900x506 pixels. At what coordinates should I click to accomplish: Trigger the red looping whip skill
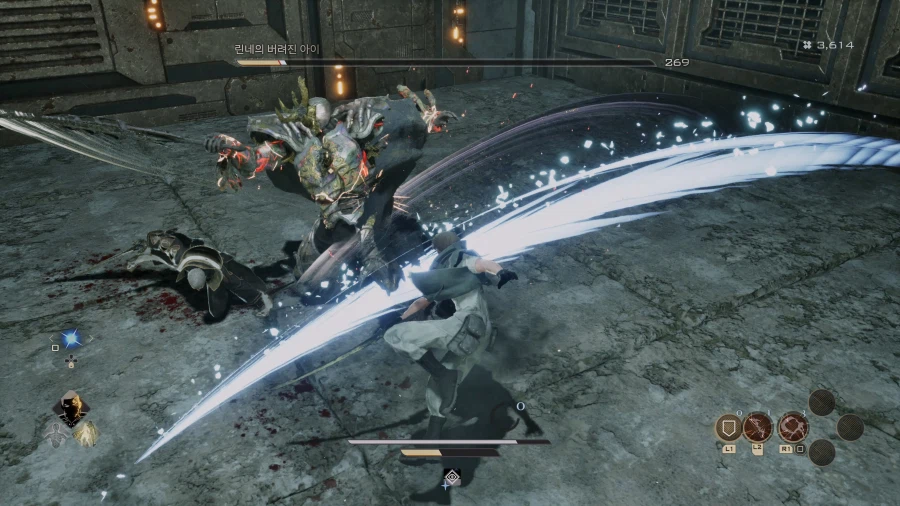point(793,427)
